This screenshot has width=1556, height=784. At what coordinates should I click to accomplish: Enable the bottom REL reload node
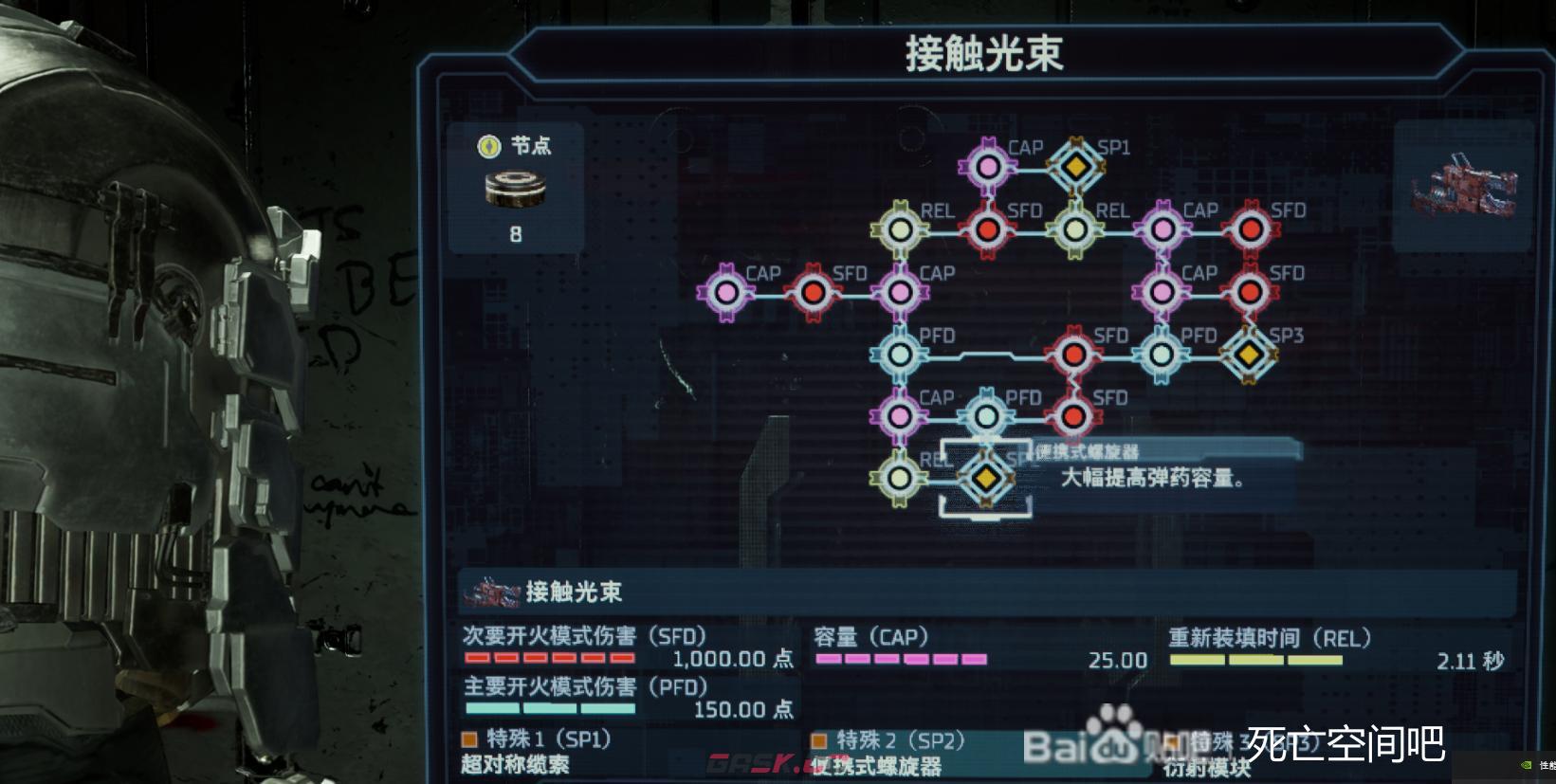click(898, 479)
